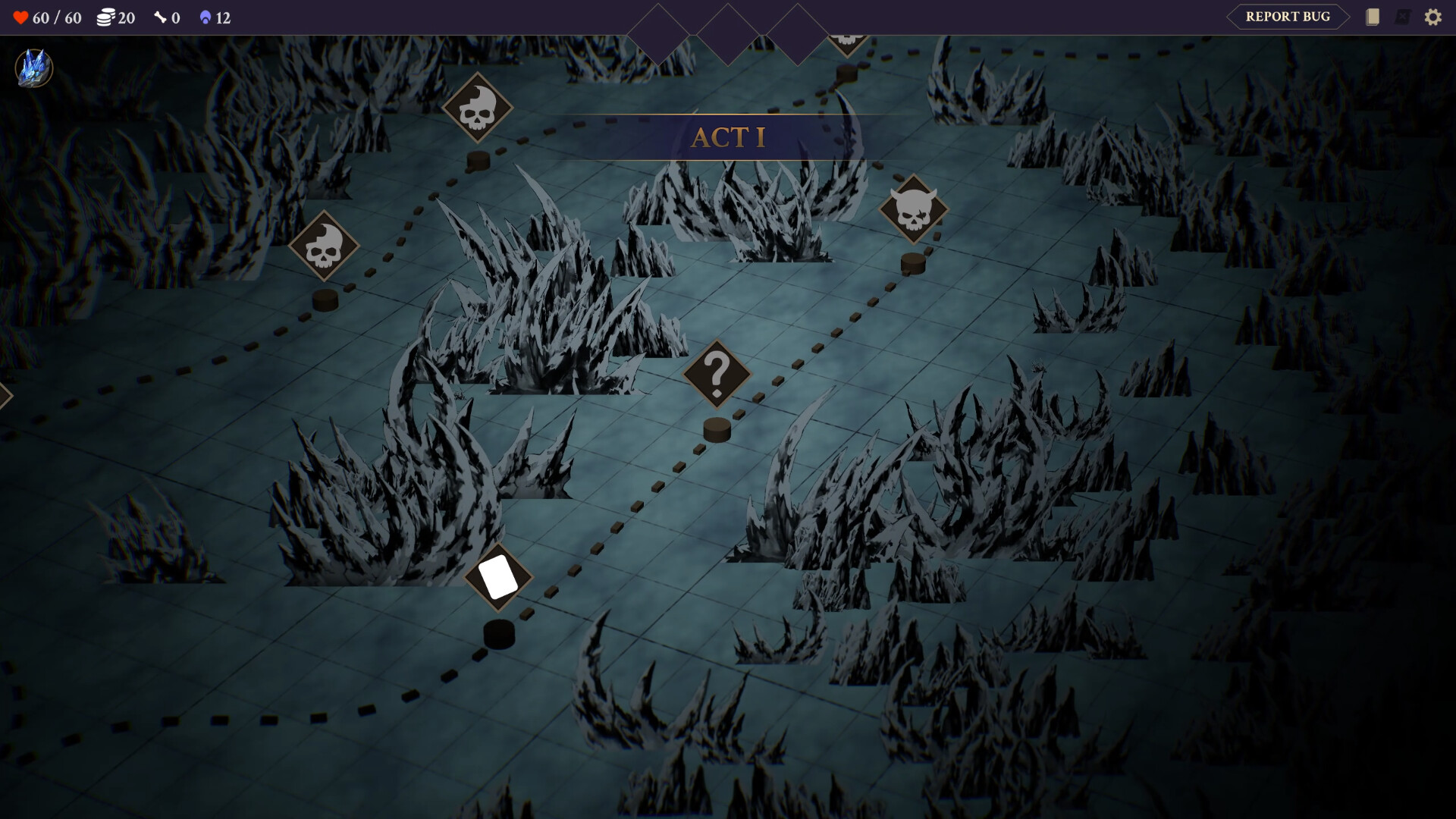1456x819 pixels.
Task: Open the card deck book icon
Action: coord(1373,17)
